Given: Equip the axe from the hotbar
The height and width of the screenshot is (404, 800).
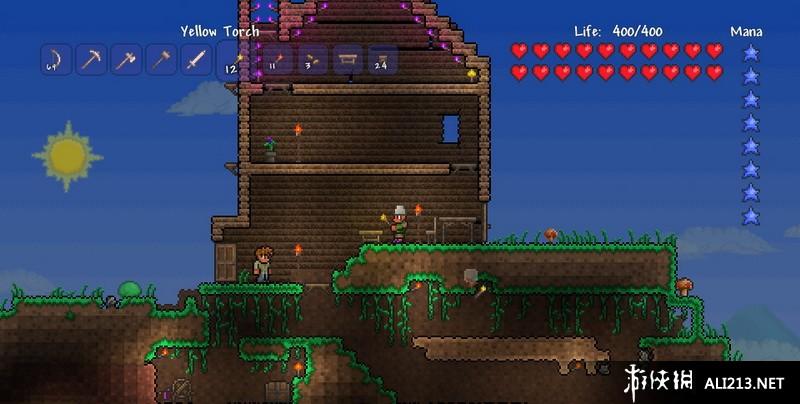Looking at the screenshot, I should (x=126, y=60).
